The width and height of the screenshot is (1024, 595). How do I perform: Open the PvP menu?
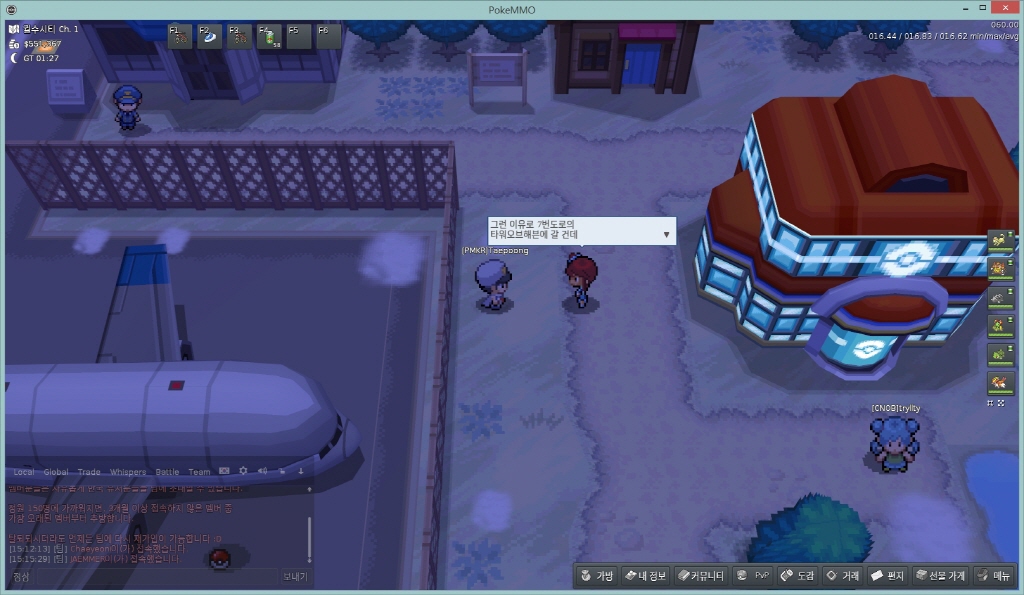pyautogui.click(x=753, y=576)
